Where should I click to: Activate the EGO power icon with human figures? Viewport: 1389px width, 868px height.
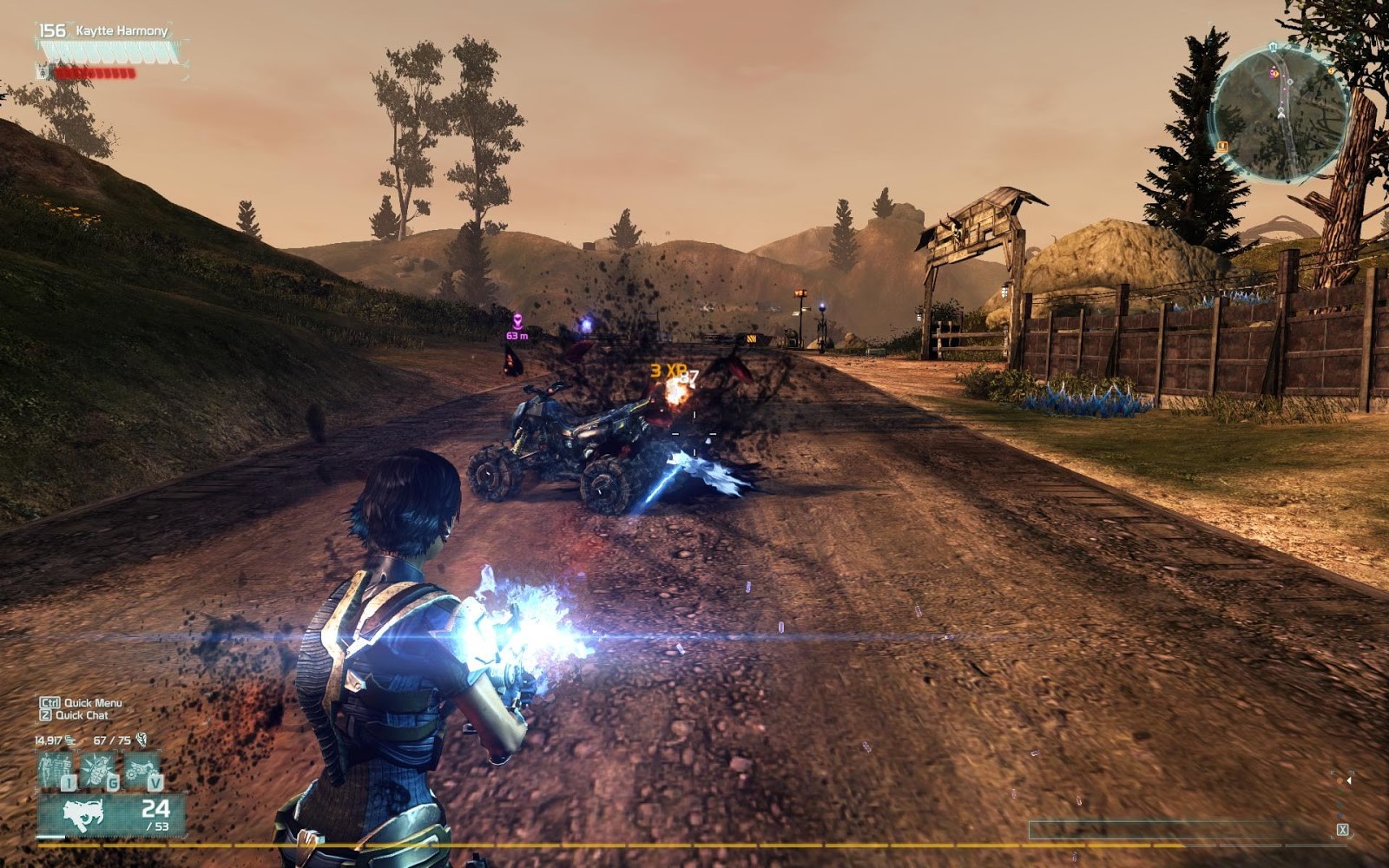(55, 769)
